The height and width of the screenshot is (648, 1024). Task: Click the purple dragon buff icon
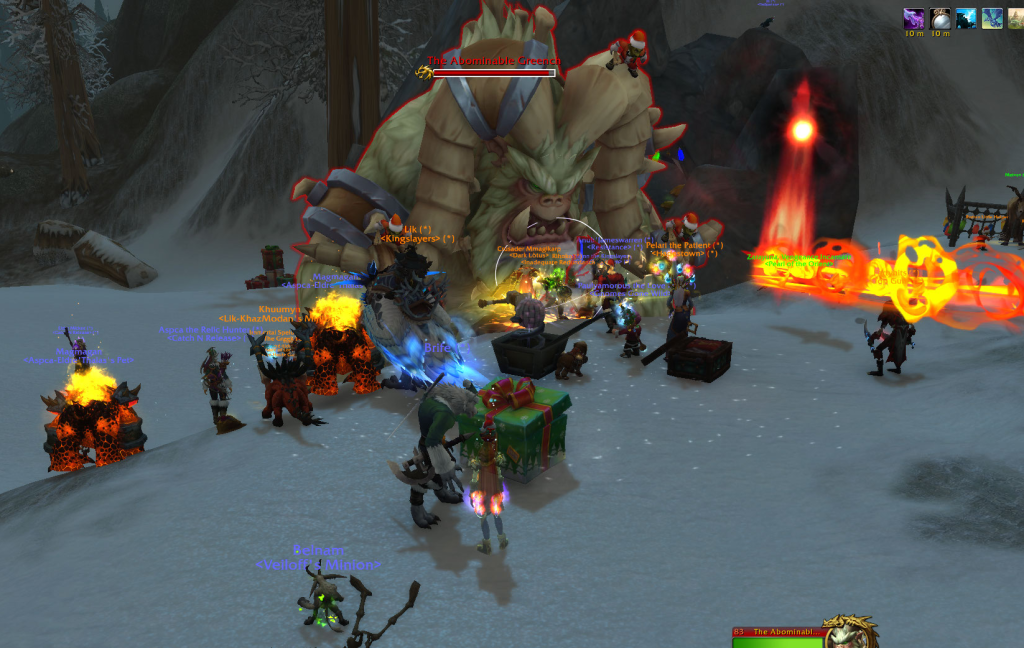[x=913, y=18]
